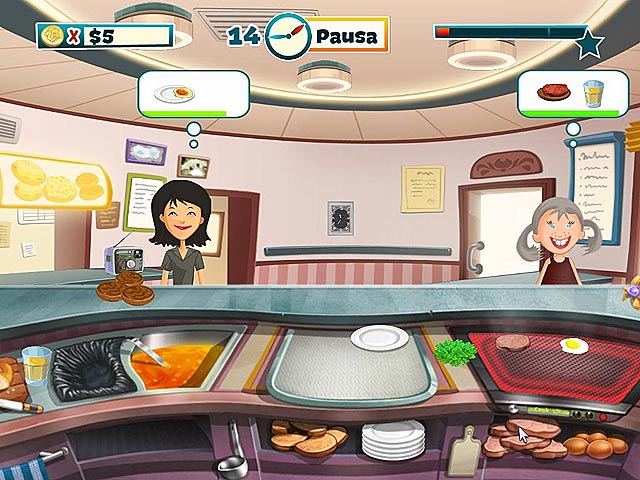Add the green parsley garnish
640x480 pixels.
click(454, 353)
